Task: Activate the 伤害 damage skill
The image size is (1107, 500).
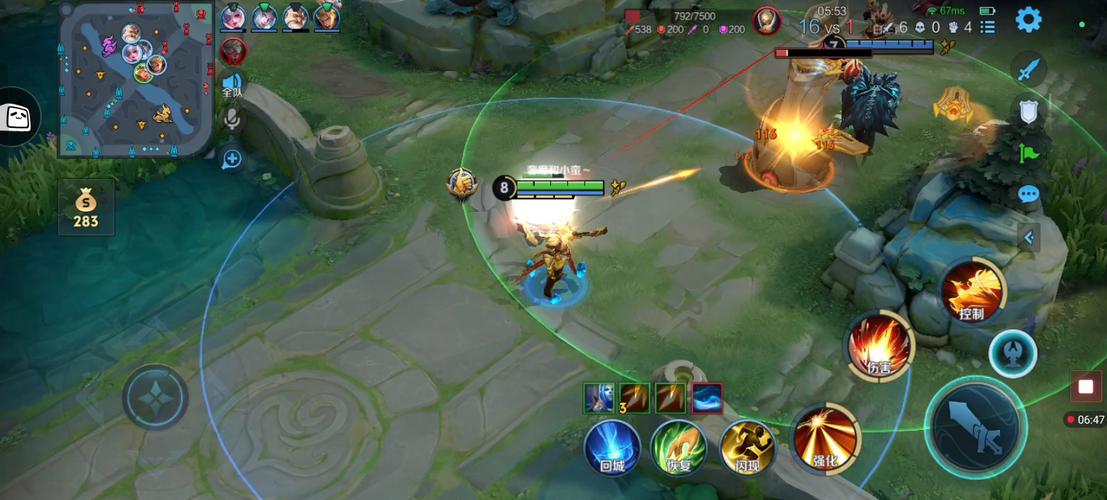Action: tap(879, 345)
